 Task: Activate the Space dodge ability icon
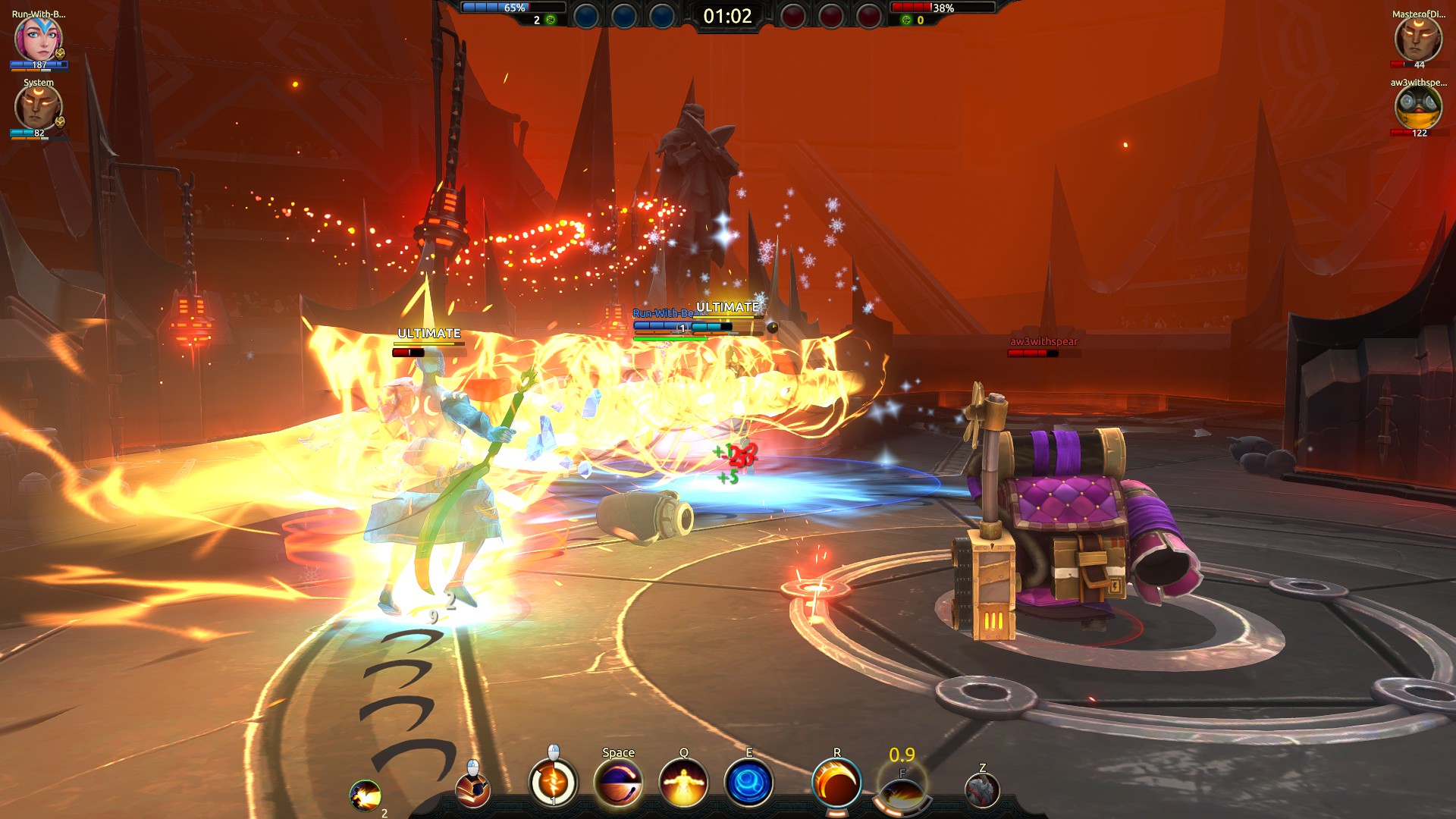pos(618,785)
